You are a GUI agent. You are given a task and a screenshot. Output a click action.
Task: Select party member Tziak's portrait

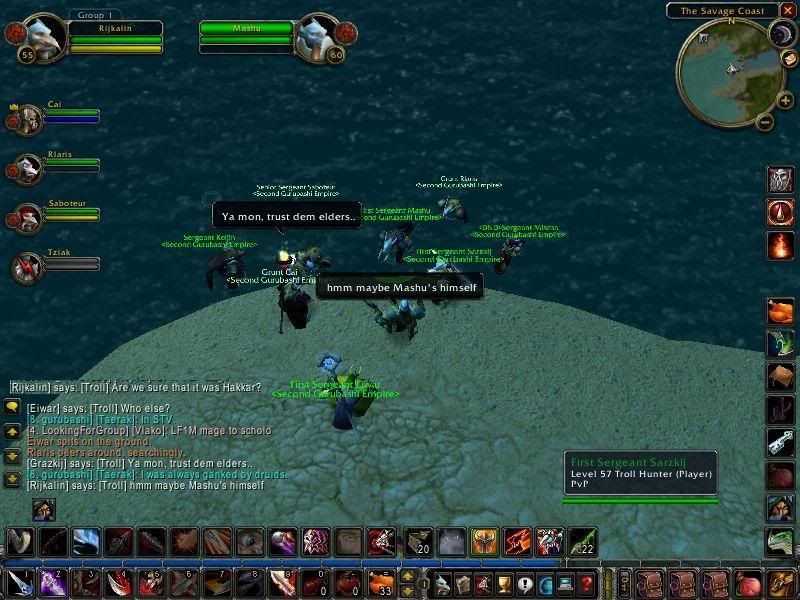tap(27, 267)
